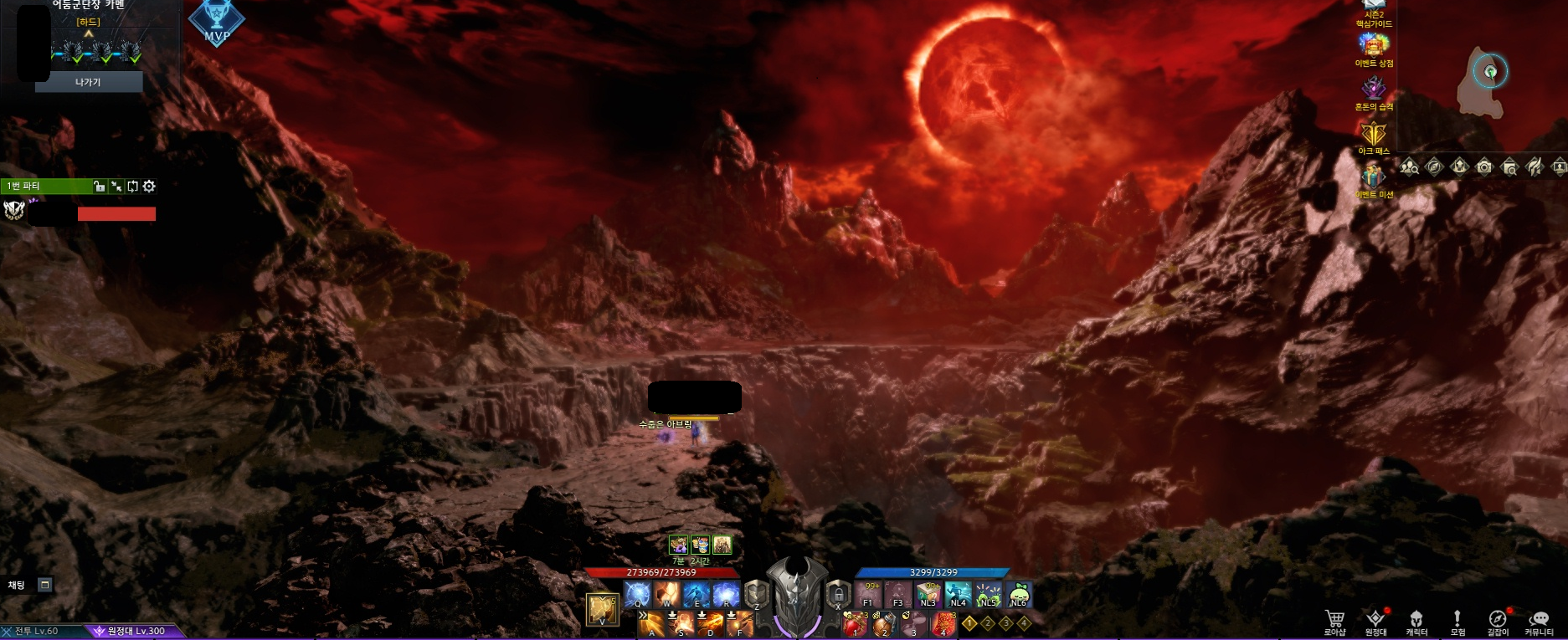Open the 로아샵 shop menu
Image resolution: width=1568 pixels, height=640 pixels.
(1334, 620)
